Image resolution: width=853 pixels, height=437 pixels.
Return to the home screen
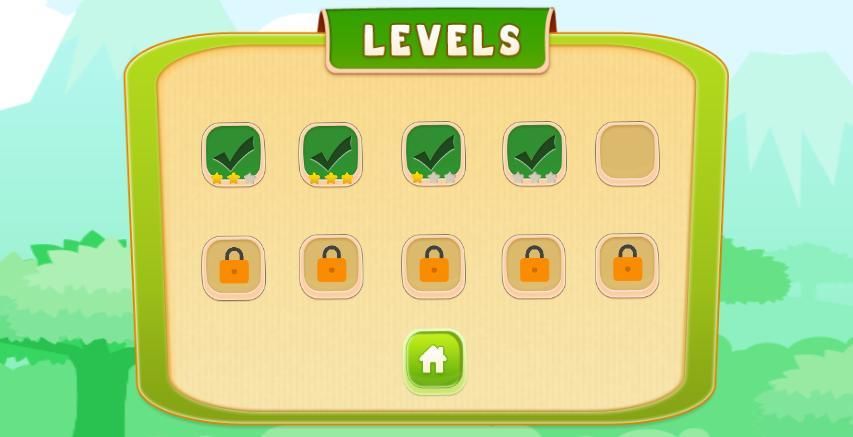(x=434, y=360)
